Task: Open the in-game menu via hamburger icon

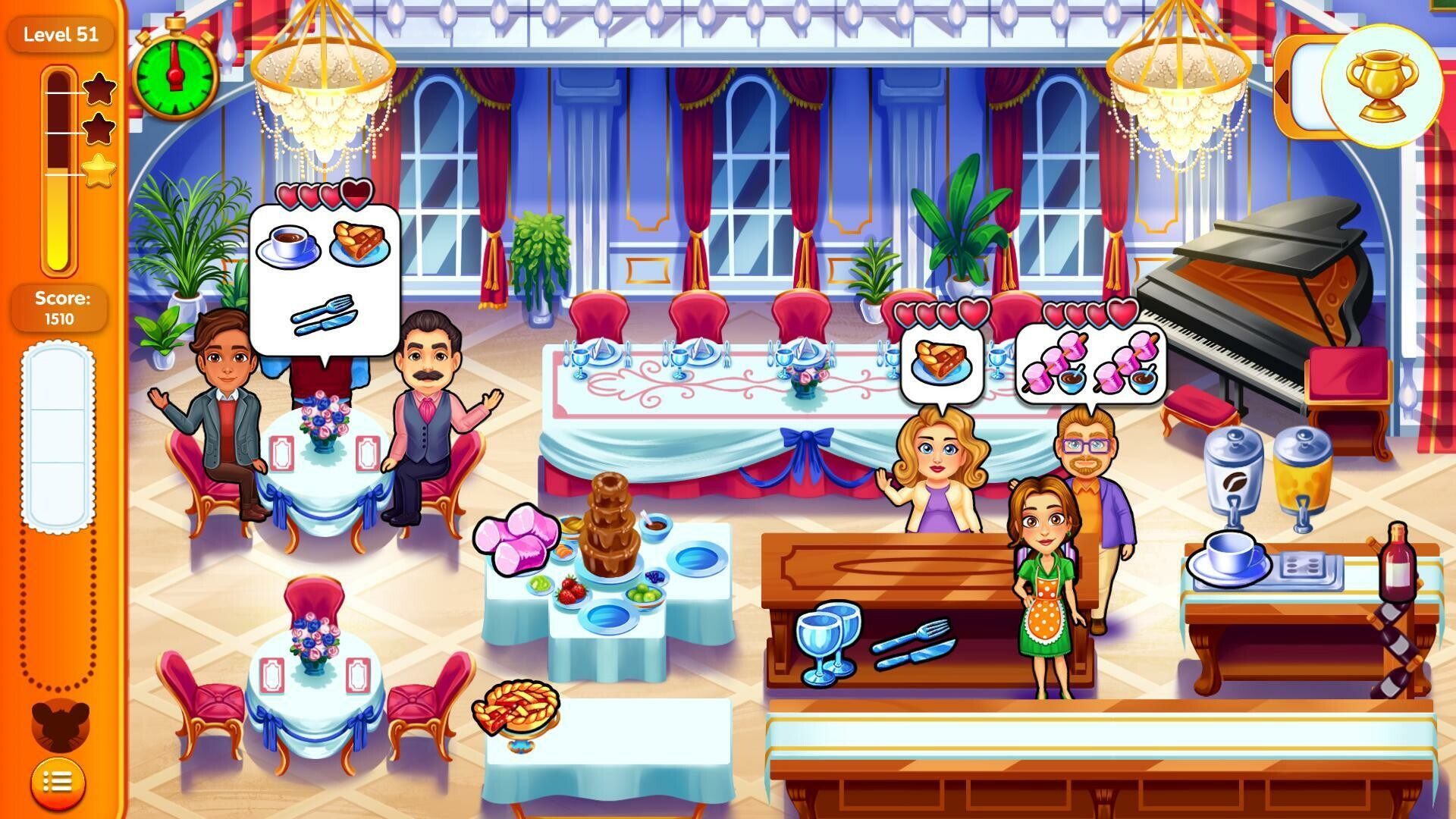Action: tap(59, 781)
